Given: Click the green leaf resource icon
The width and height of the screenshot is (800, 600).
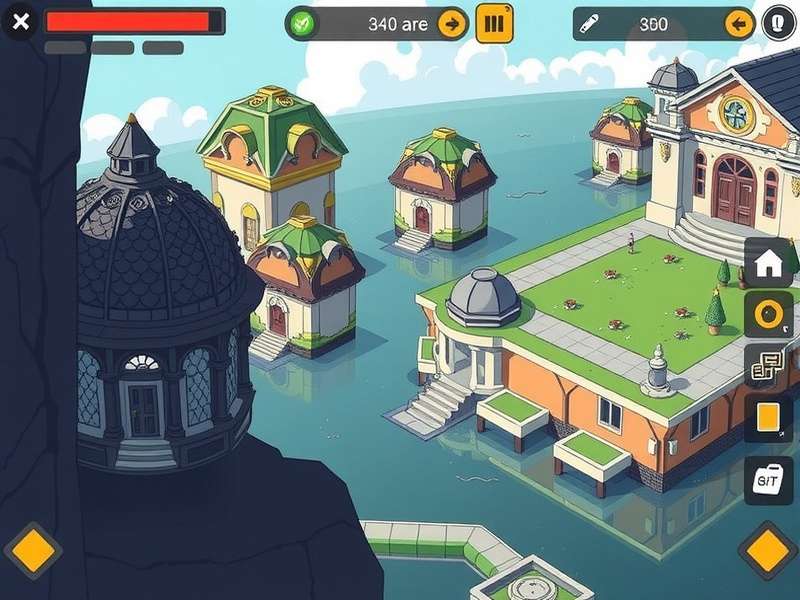Looking at the screenshot, I should pyautogui.click(x=300, y=23).
